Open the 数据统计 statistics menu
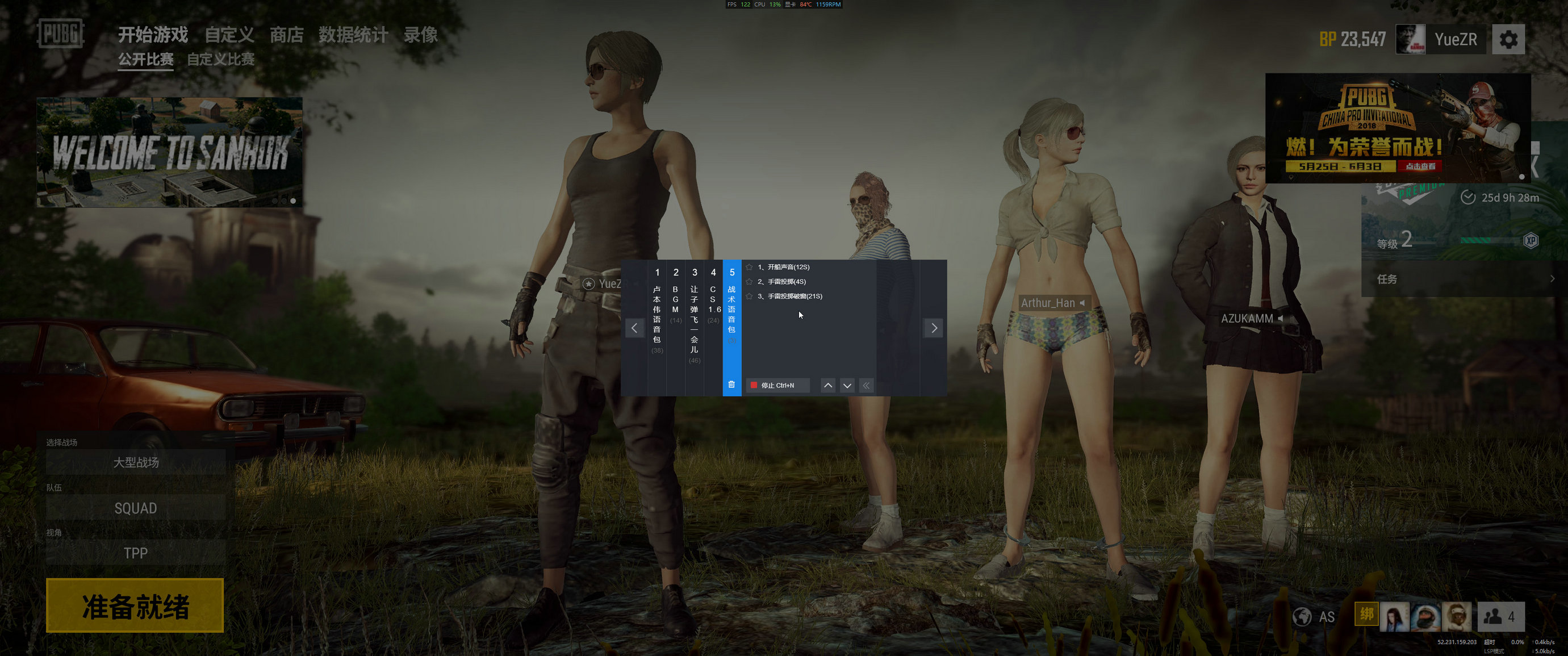 coord(353,35)
